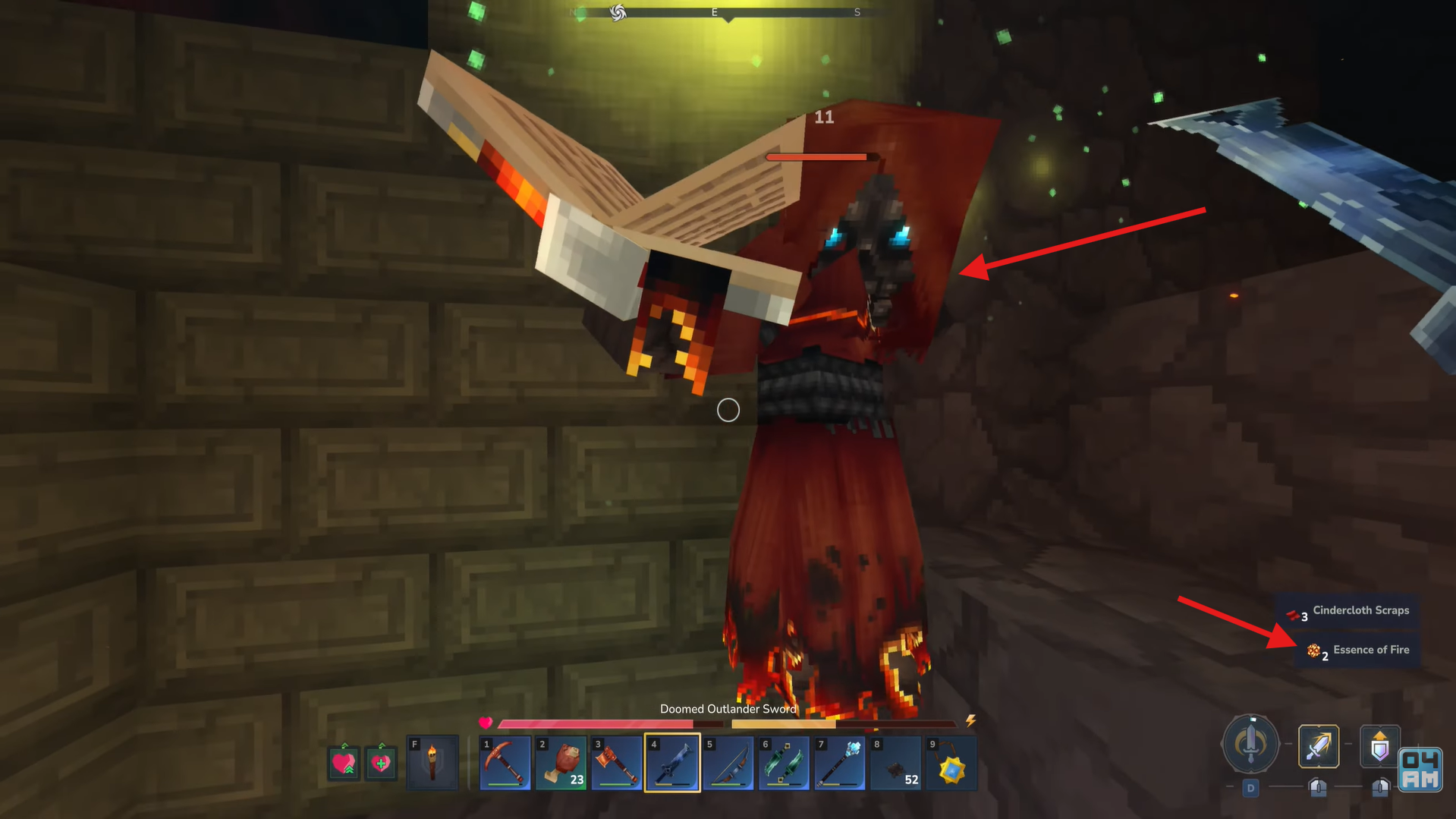Click the torch in the F quick-use slot

click(x=432, y=763)
